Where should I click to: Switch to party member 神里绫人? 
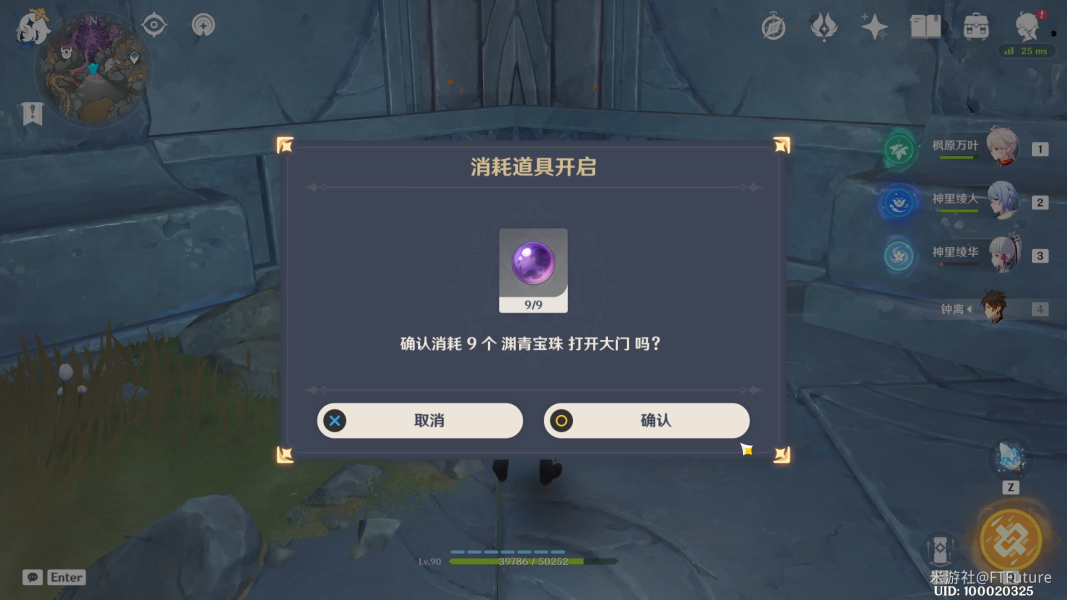[1001, 200]
